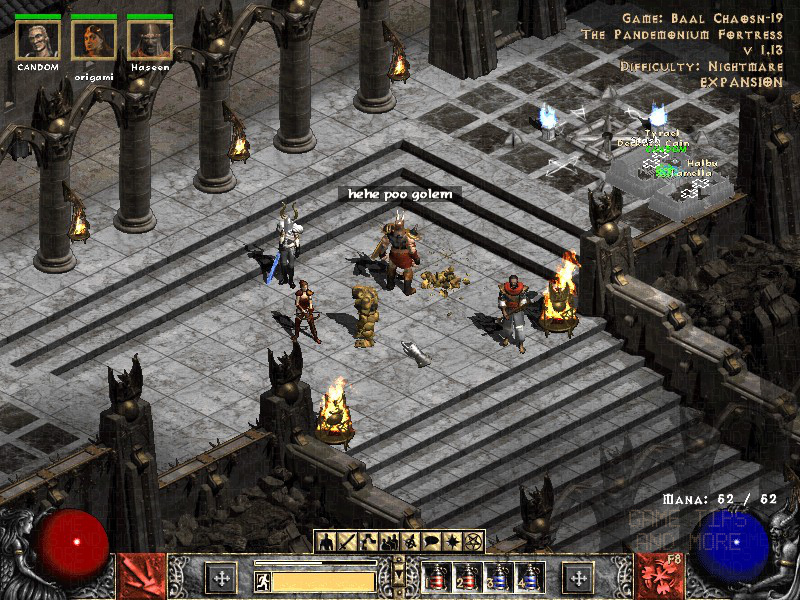
Task: Choose the Haseen party portrait
Action: point(150,39)
